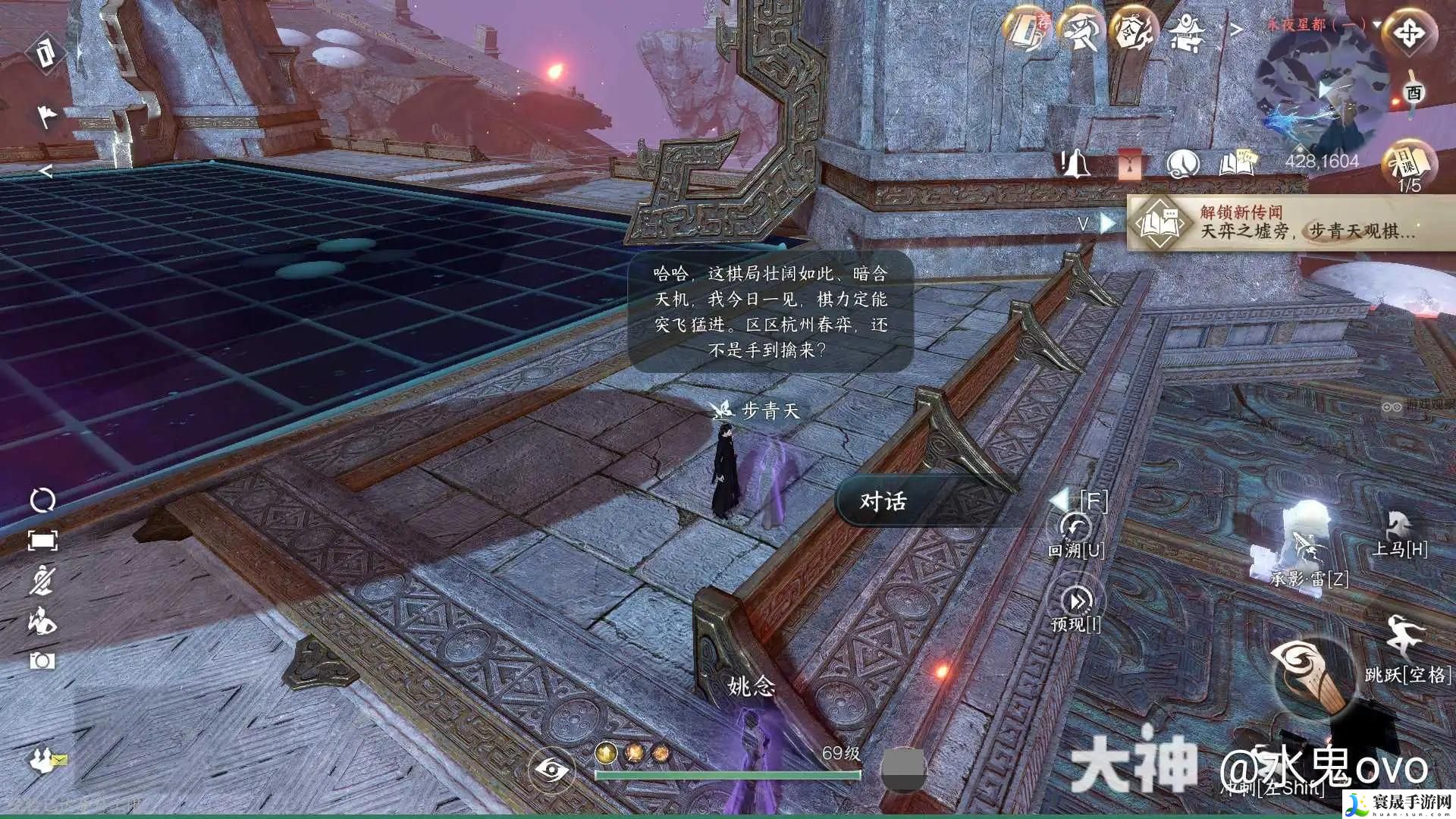Open the 荐 recommended book icon
Image resolution: width=1456 pixels, height=819 pixels.
click(x=1027, y=32)
